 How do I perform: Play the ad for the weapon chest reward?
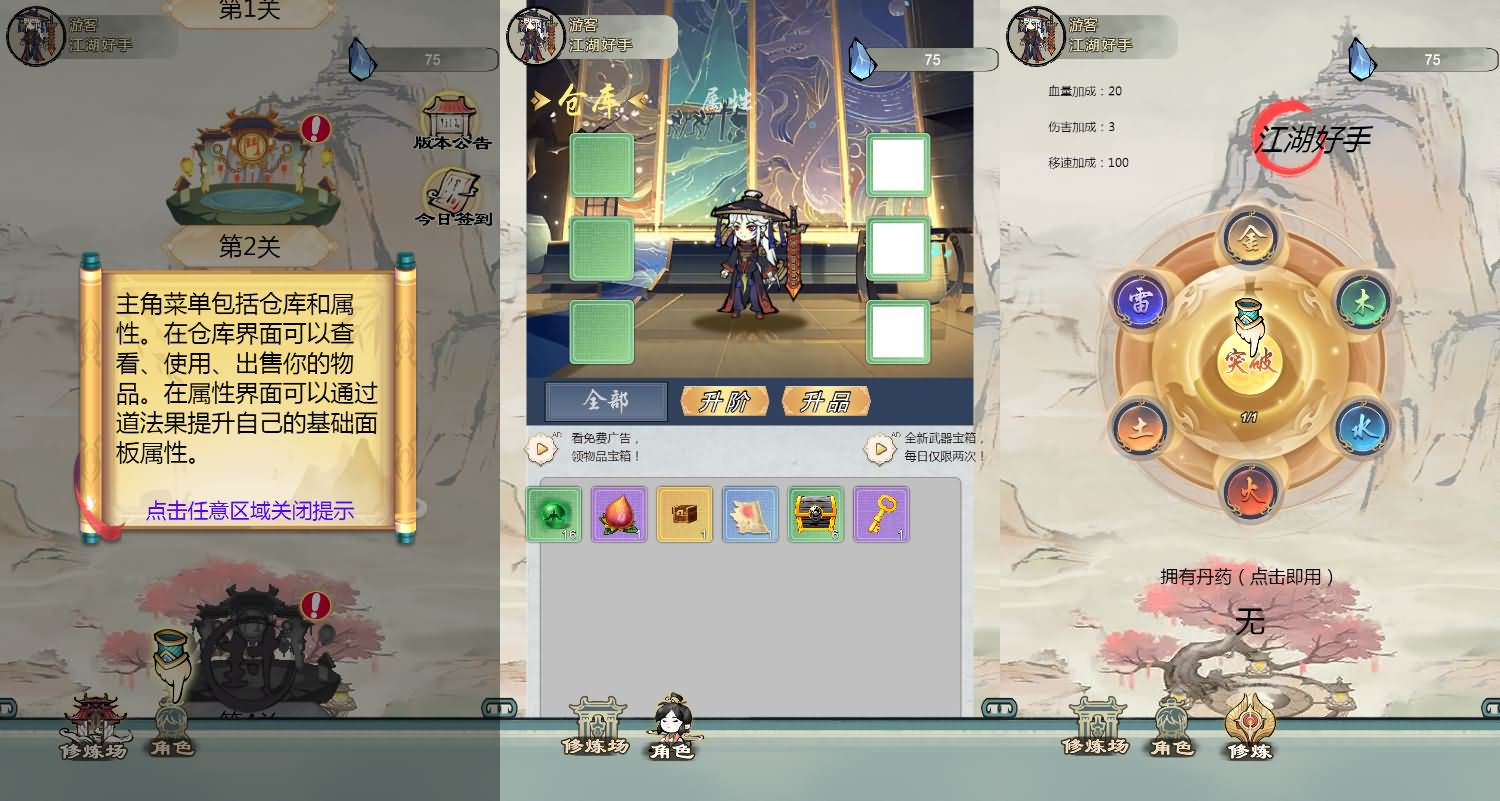tap(880, 448)
